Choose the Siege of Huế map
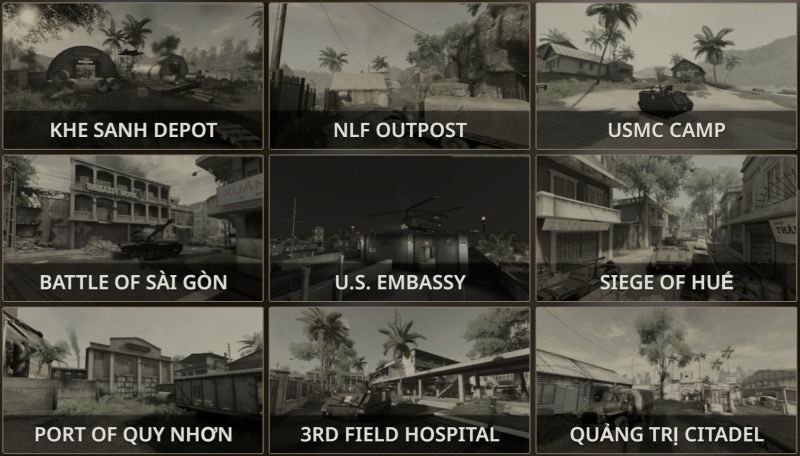The width and height of the screenshot is (800, 456). point(666,228)
